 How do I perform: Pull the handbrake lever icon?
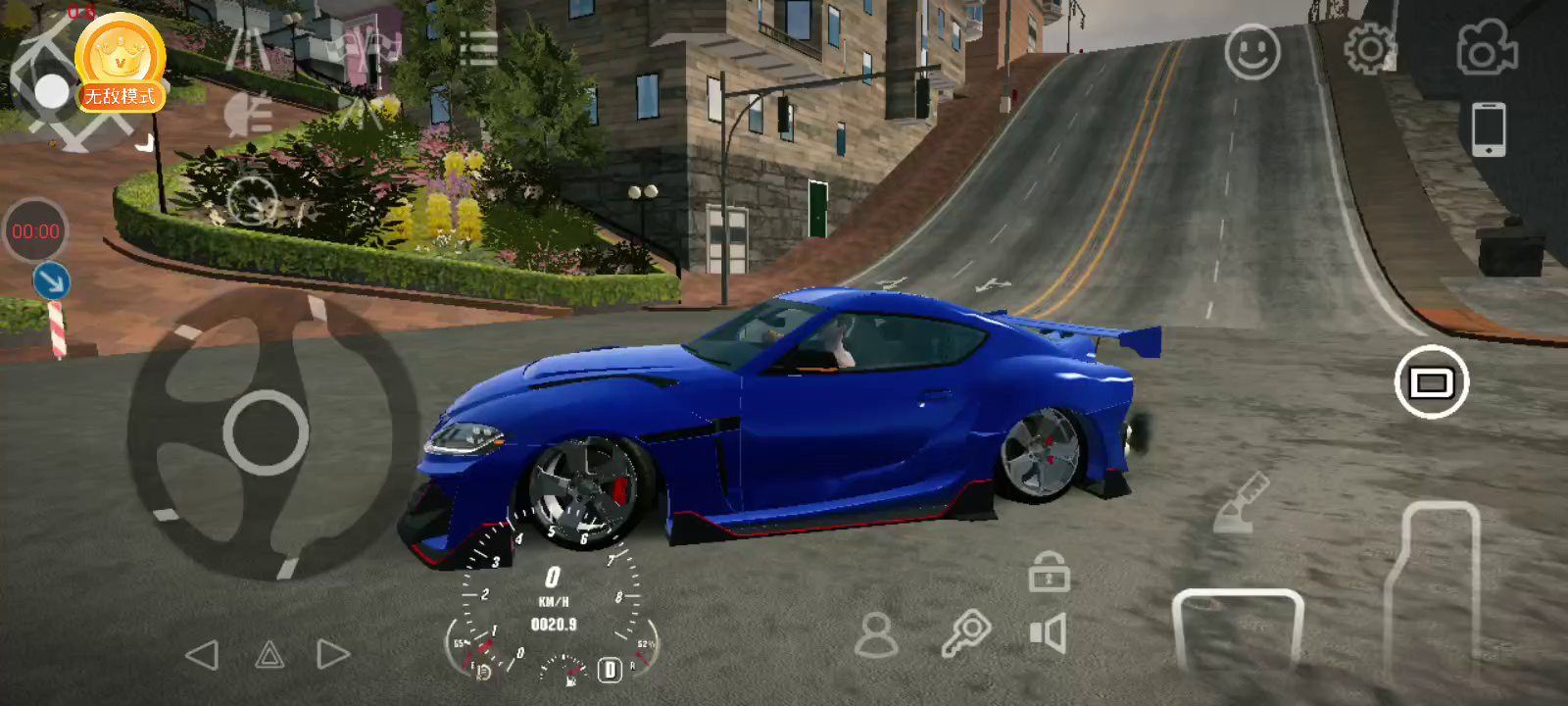[x=1241, y=503]
